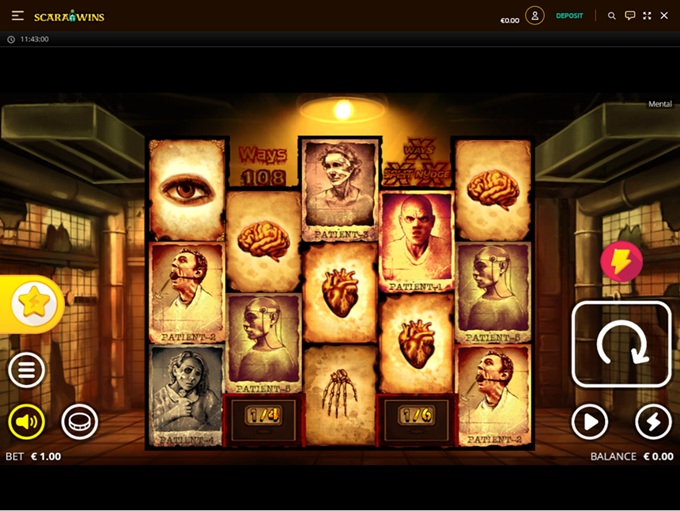Open the pink lightning bonus feature buy
680x511 pixels.
coord(621,262)
